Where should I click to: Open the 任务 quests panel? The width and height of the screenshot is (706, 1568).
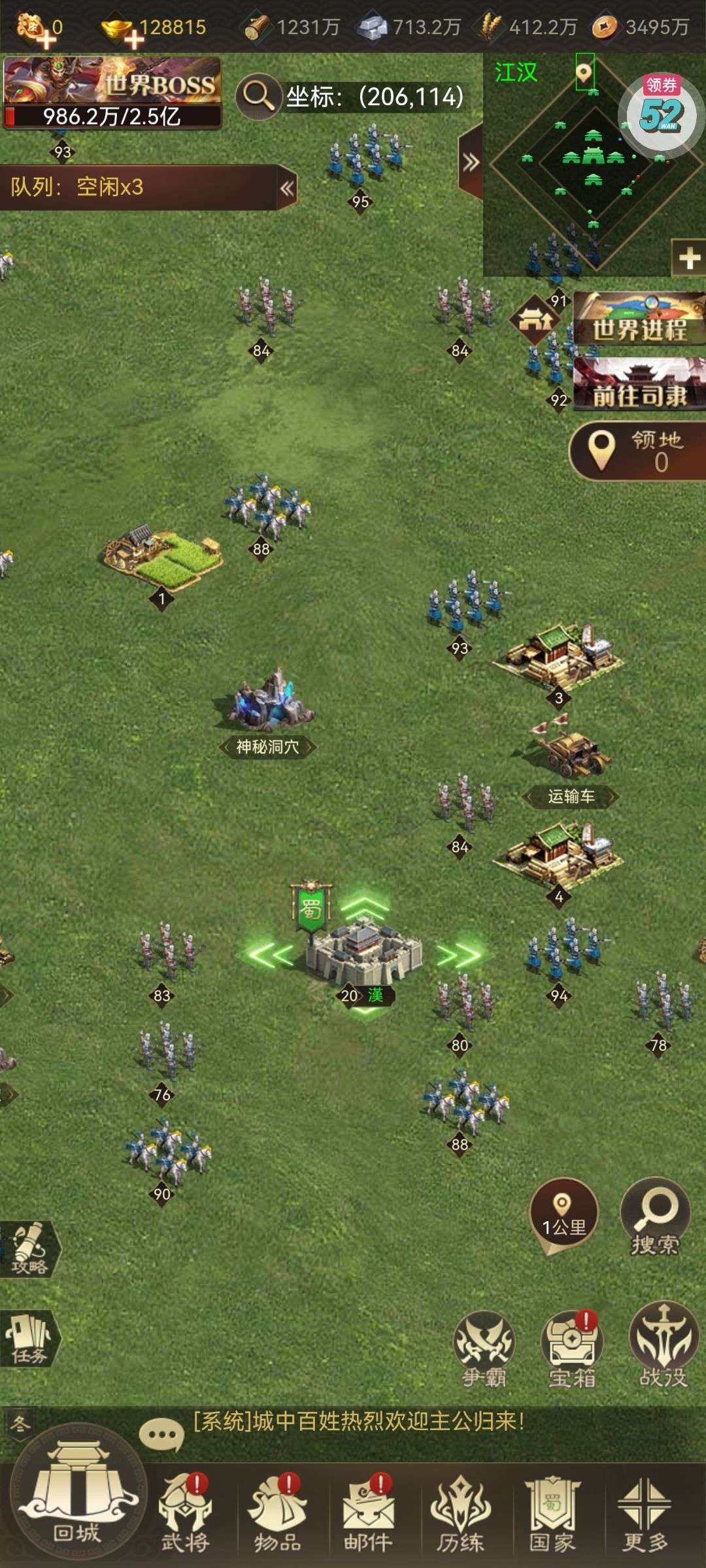[29, 1339]
